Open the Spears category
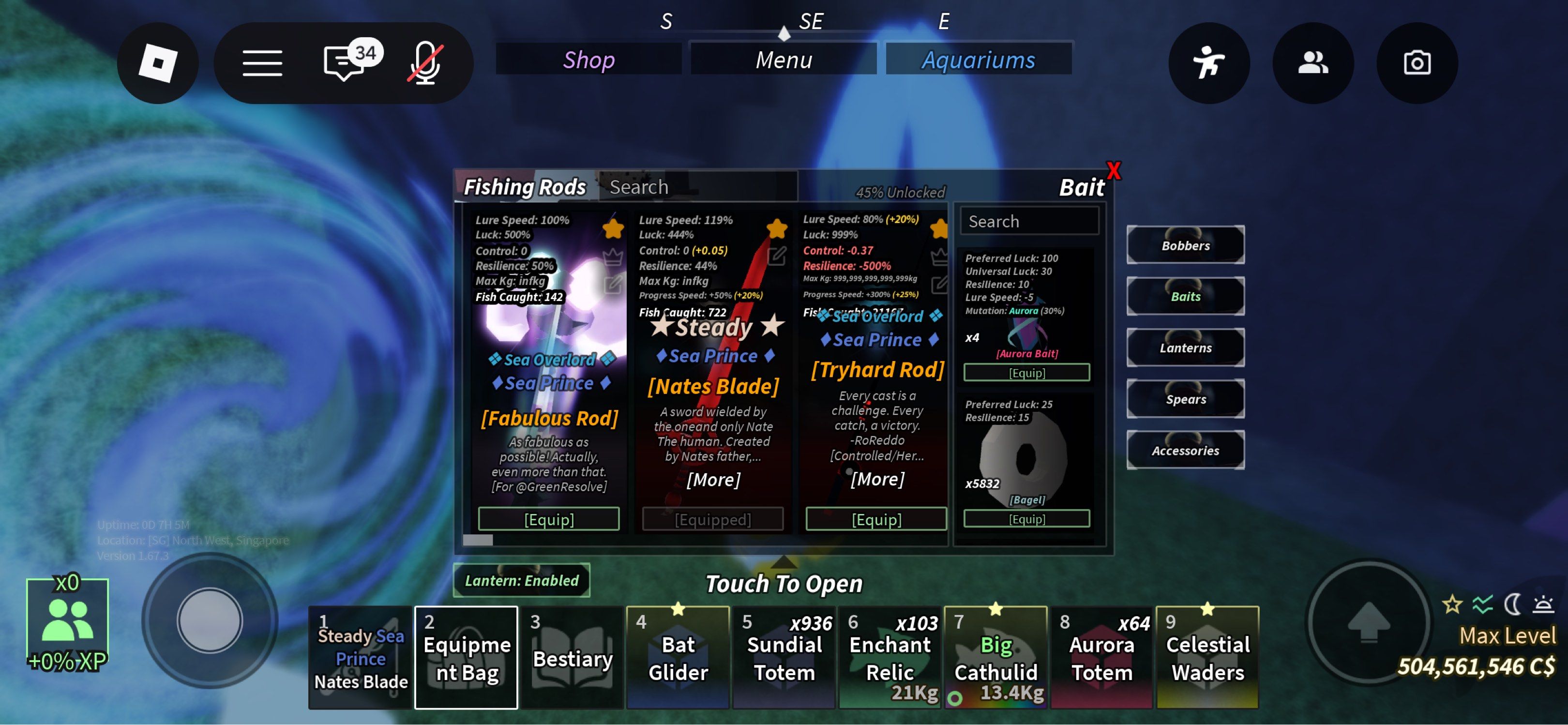This screenshot has height=725, width=1568. (1185, 399)
